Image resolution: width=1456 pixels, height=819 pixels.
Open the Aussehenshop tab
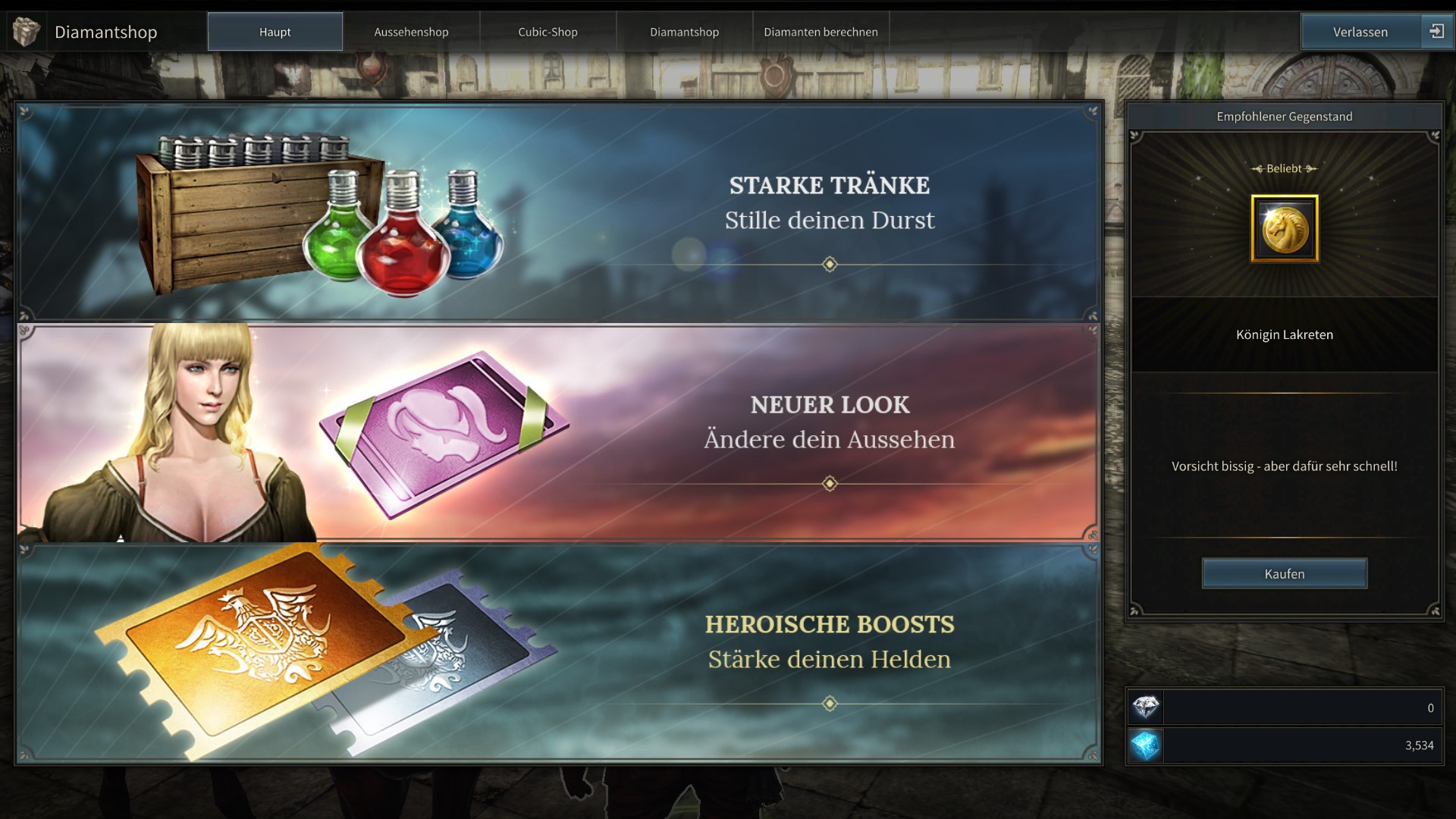[411, 32]
